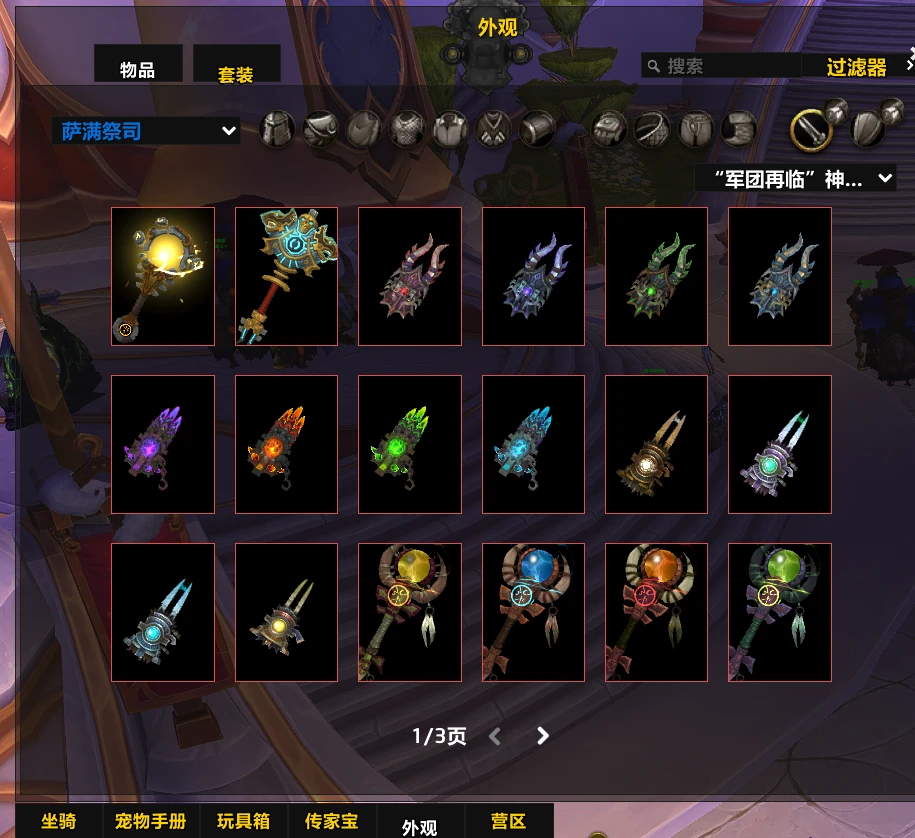Pick the blue orb staff appearance

pyautogui.click(x=533, y=612)
